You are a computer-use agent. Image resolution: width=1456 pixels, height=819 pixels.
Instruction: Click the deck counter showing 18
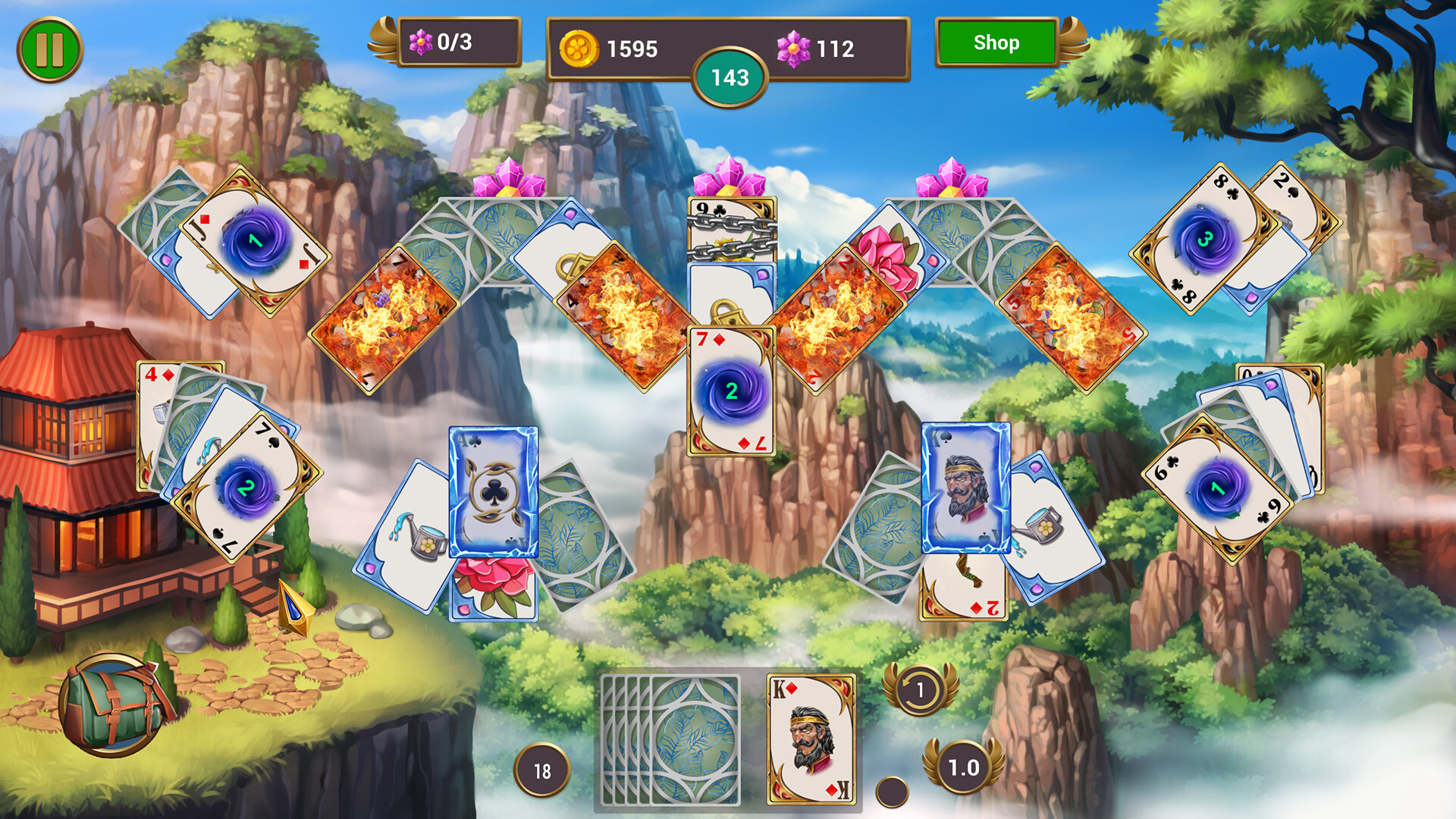[543, 768]
